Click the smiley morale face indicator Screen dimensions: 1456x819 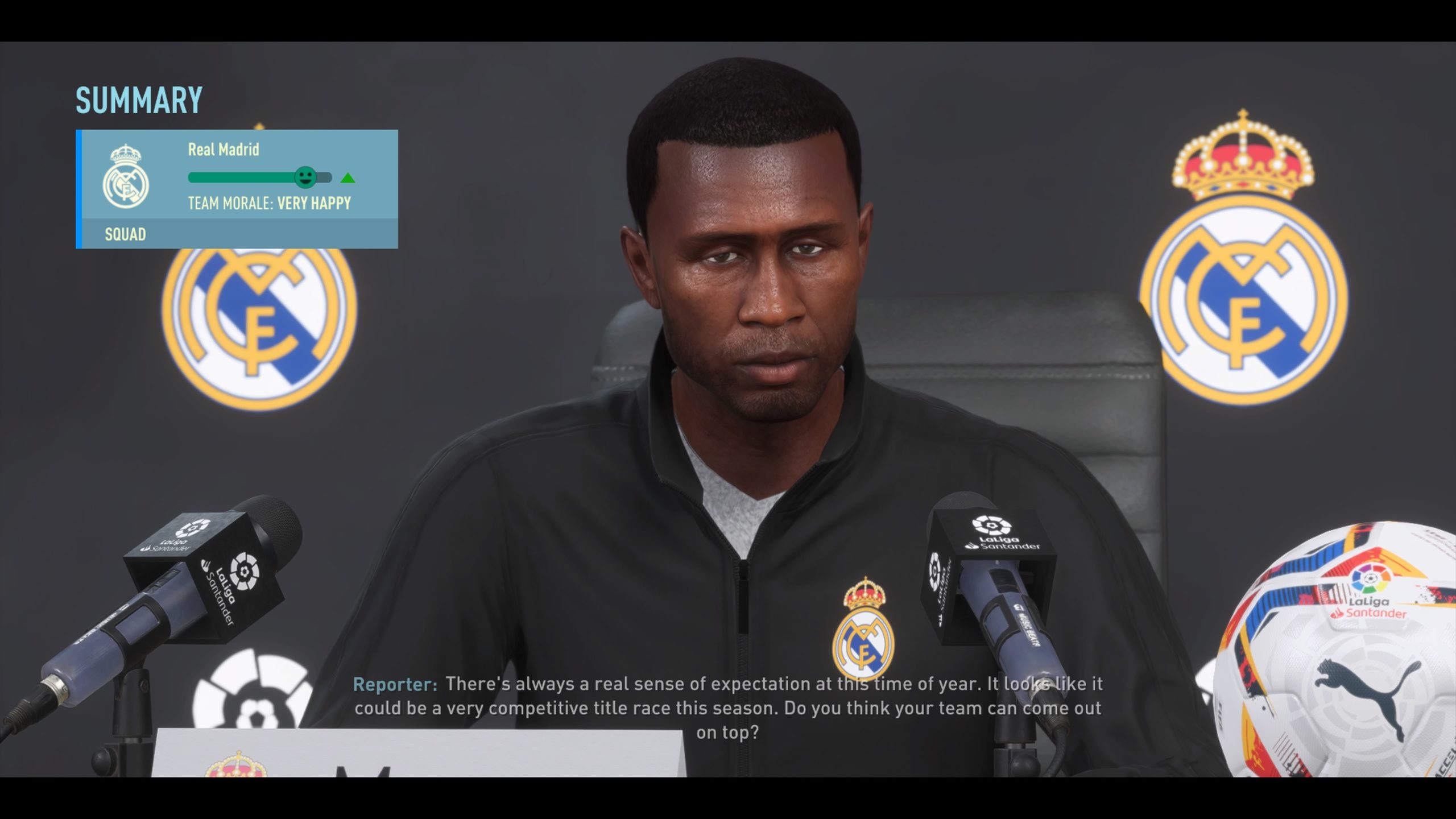point(306,177)
